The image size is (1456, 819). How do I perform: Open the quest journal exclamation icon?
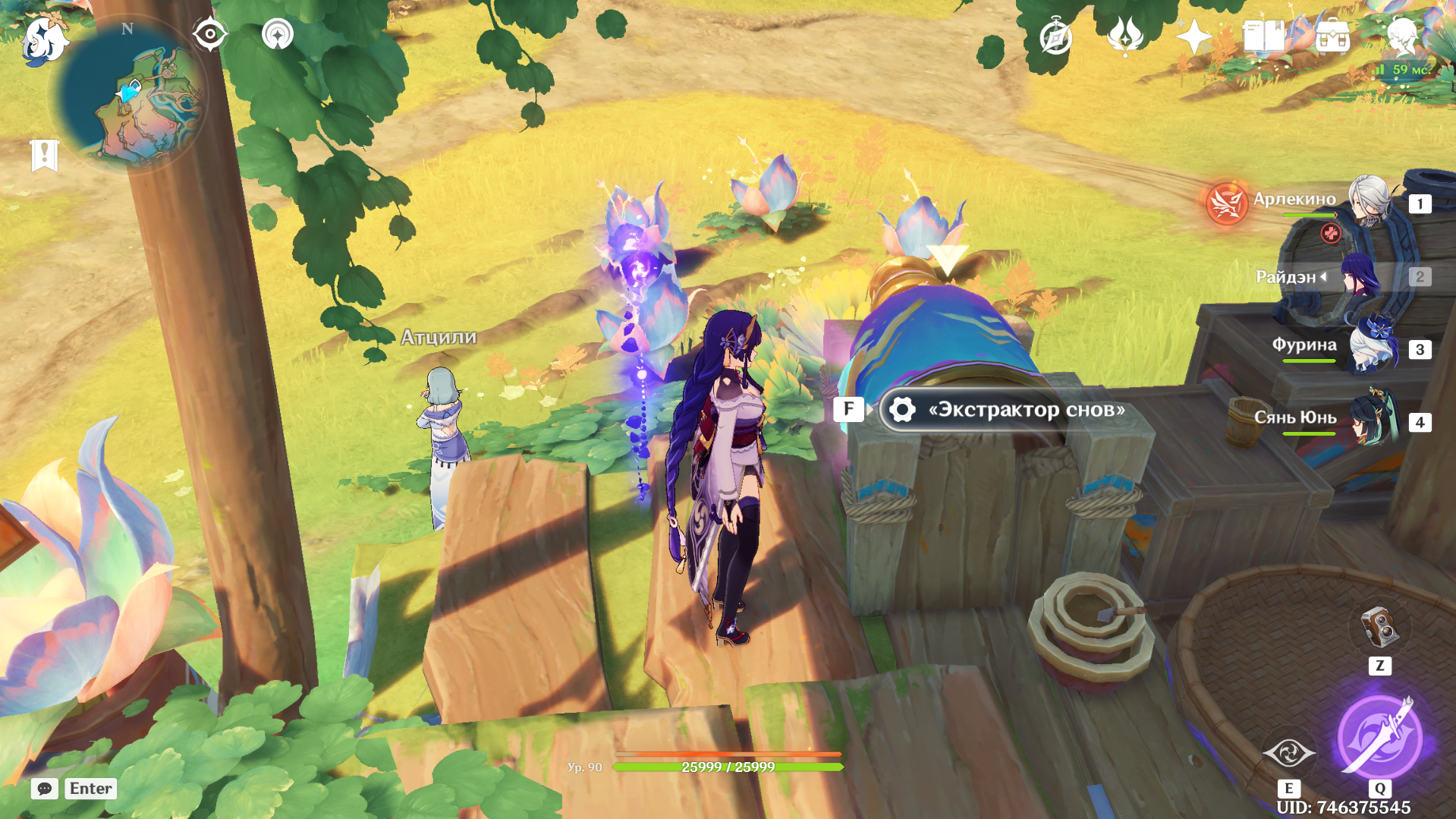(44, 155)
